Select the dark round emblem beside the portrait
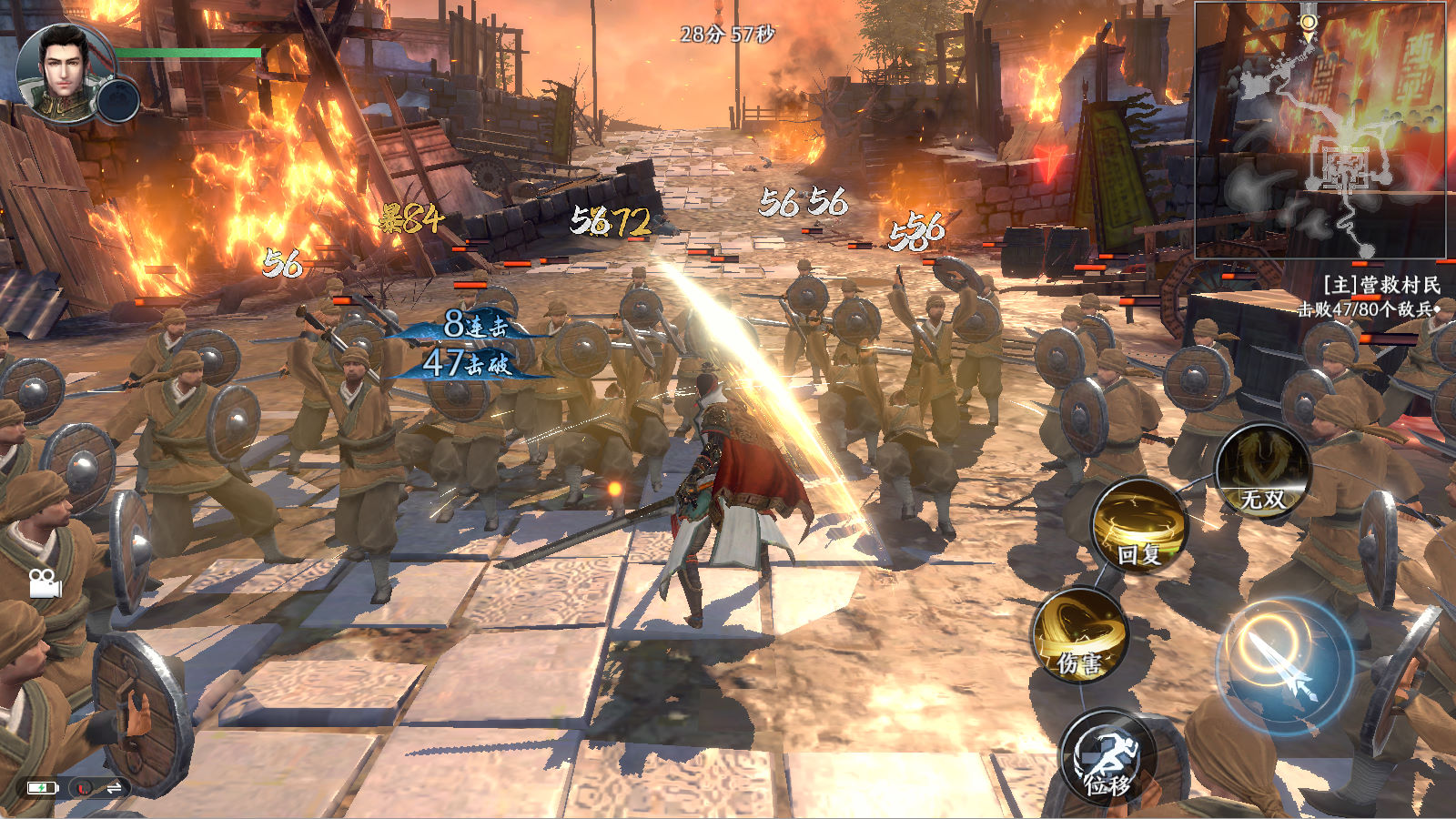The height and width of the screenshot is (819, 1456). (x=119, y=100)
